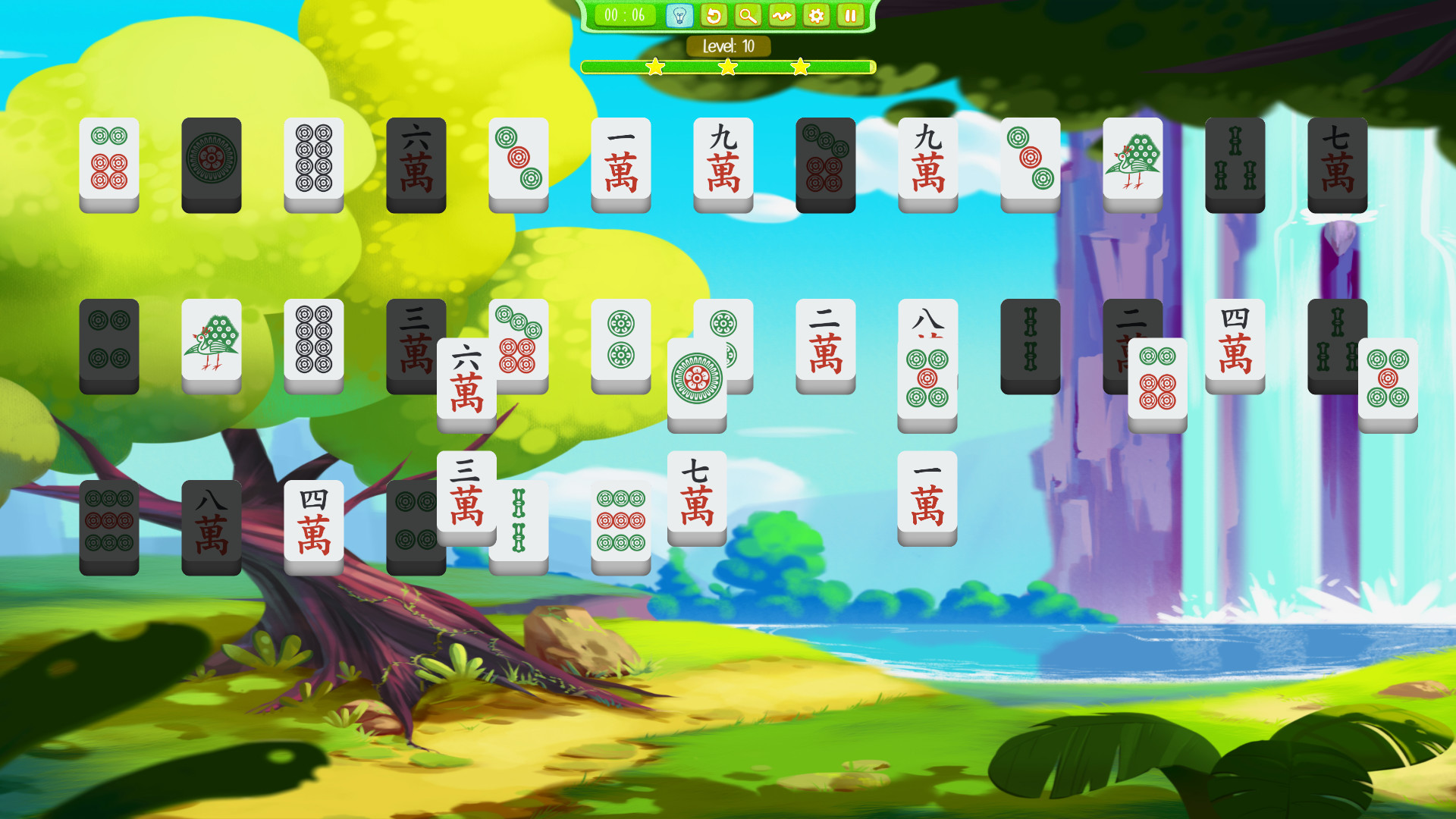This screenshot has width=1456, height=819.
Task: Click the magnifying glass button
Action: (x=748, y=15)
